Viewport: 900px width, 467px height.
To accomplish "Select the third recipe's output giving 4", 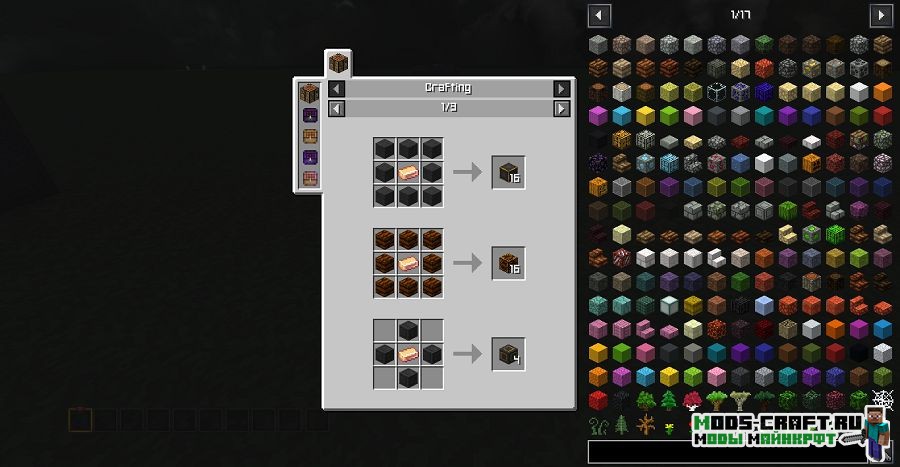I will tap(508, 353).
